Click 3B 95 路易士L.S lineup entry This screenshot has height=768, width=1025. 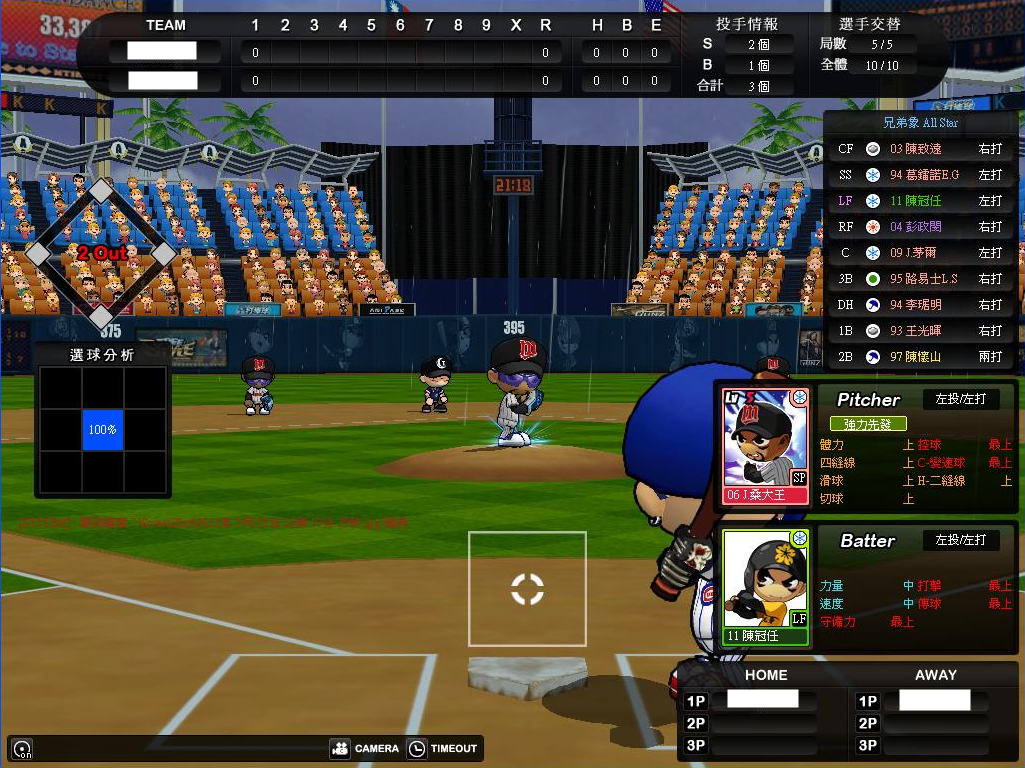[x=920, y=279]
